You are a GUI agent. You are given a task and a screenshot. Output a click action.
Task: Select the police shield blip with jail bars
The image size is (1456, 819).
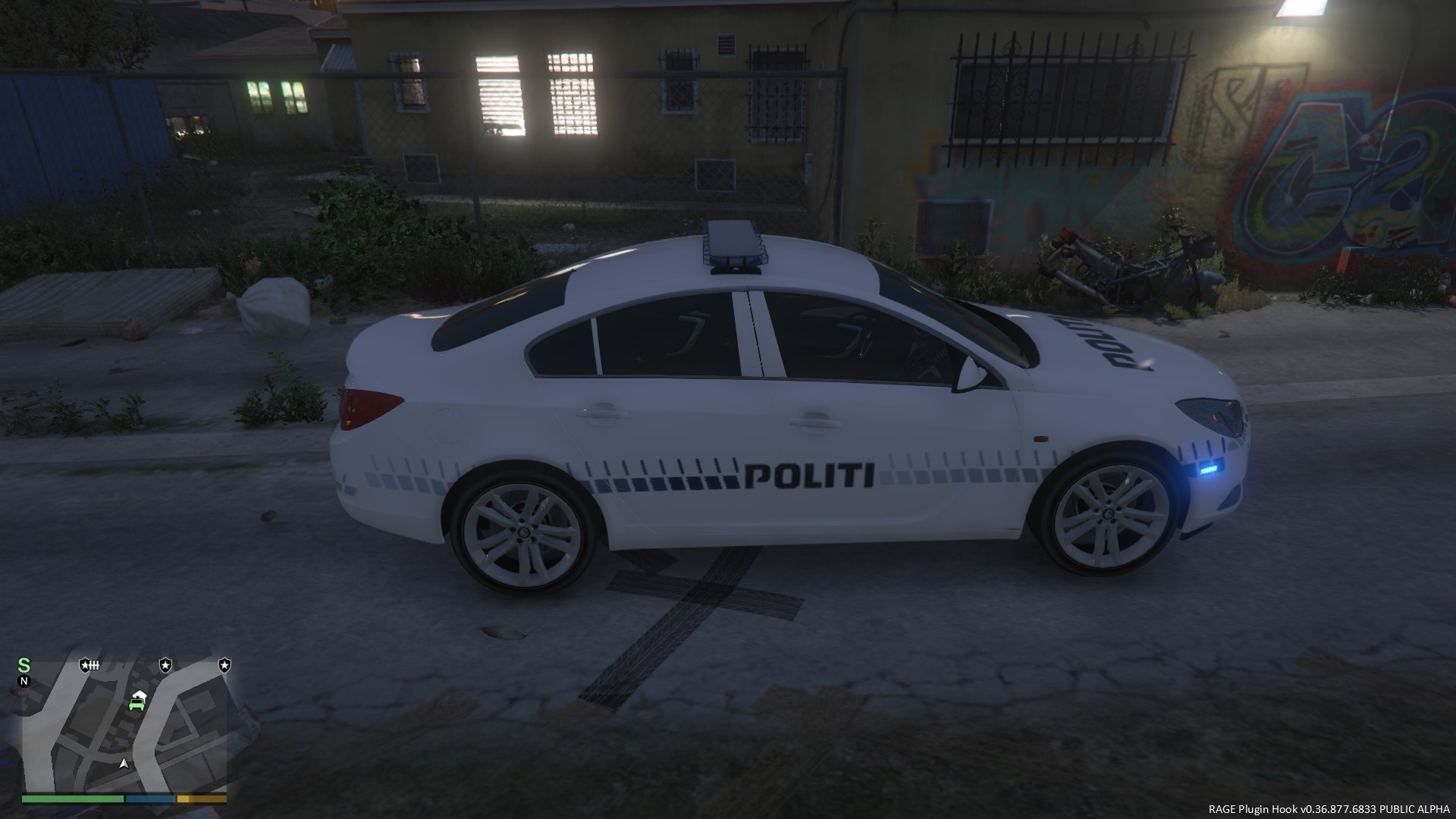pos(89,666)
